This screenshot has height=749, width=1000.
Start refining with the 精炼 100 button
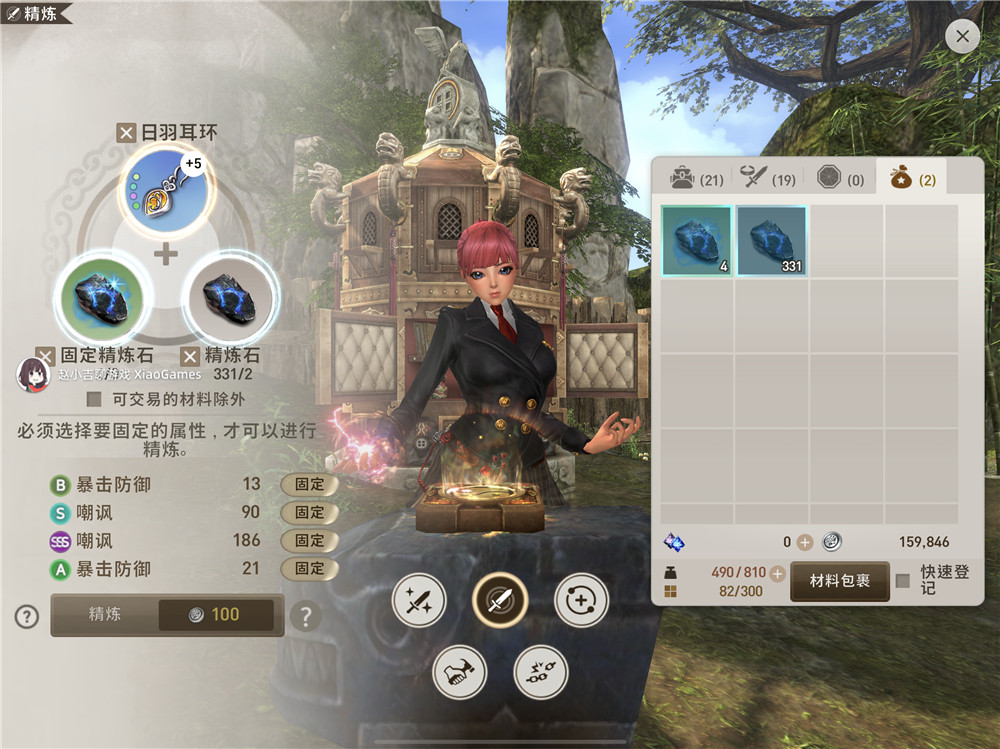click(167, 615)
